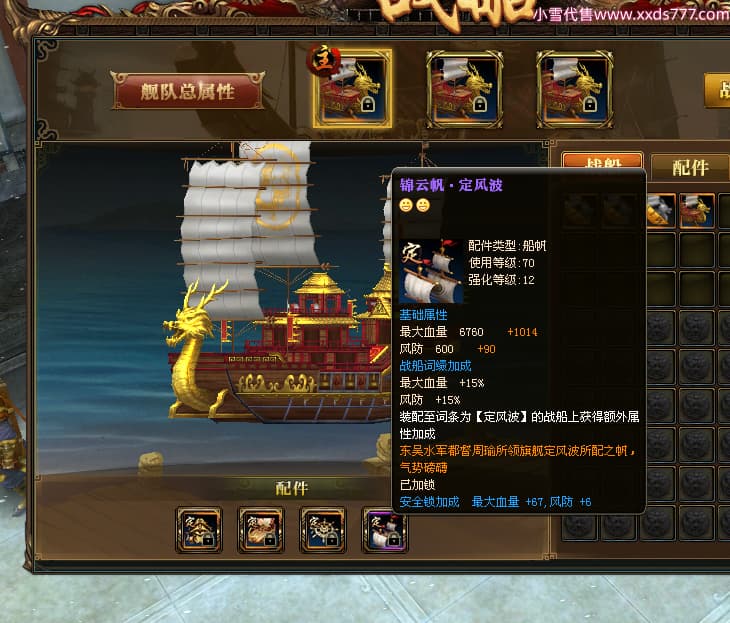Switch to the 配件 tab above the inventory grid

pyautogui.click(x=689, y=167)
